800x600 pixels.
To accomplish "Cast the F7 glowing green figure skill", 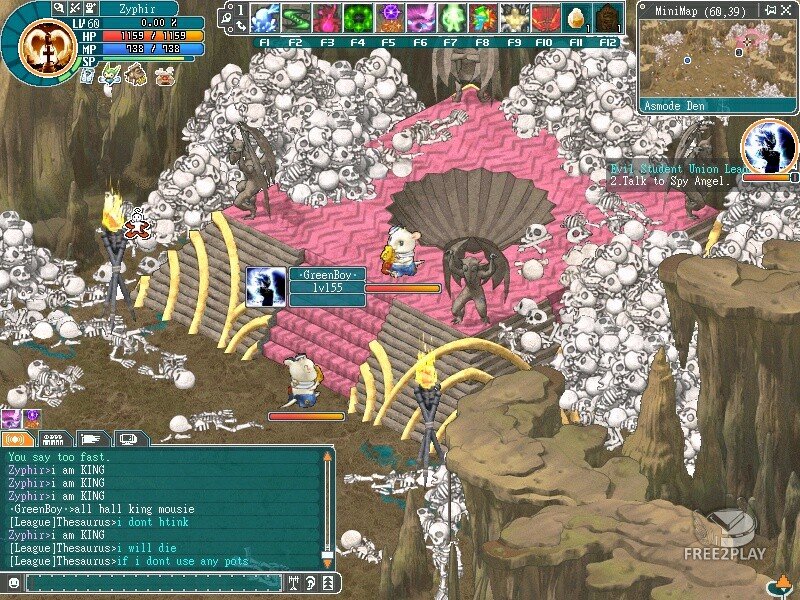I will click(x=452, y=18).
